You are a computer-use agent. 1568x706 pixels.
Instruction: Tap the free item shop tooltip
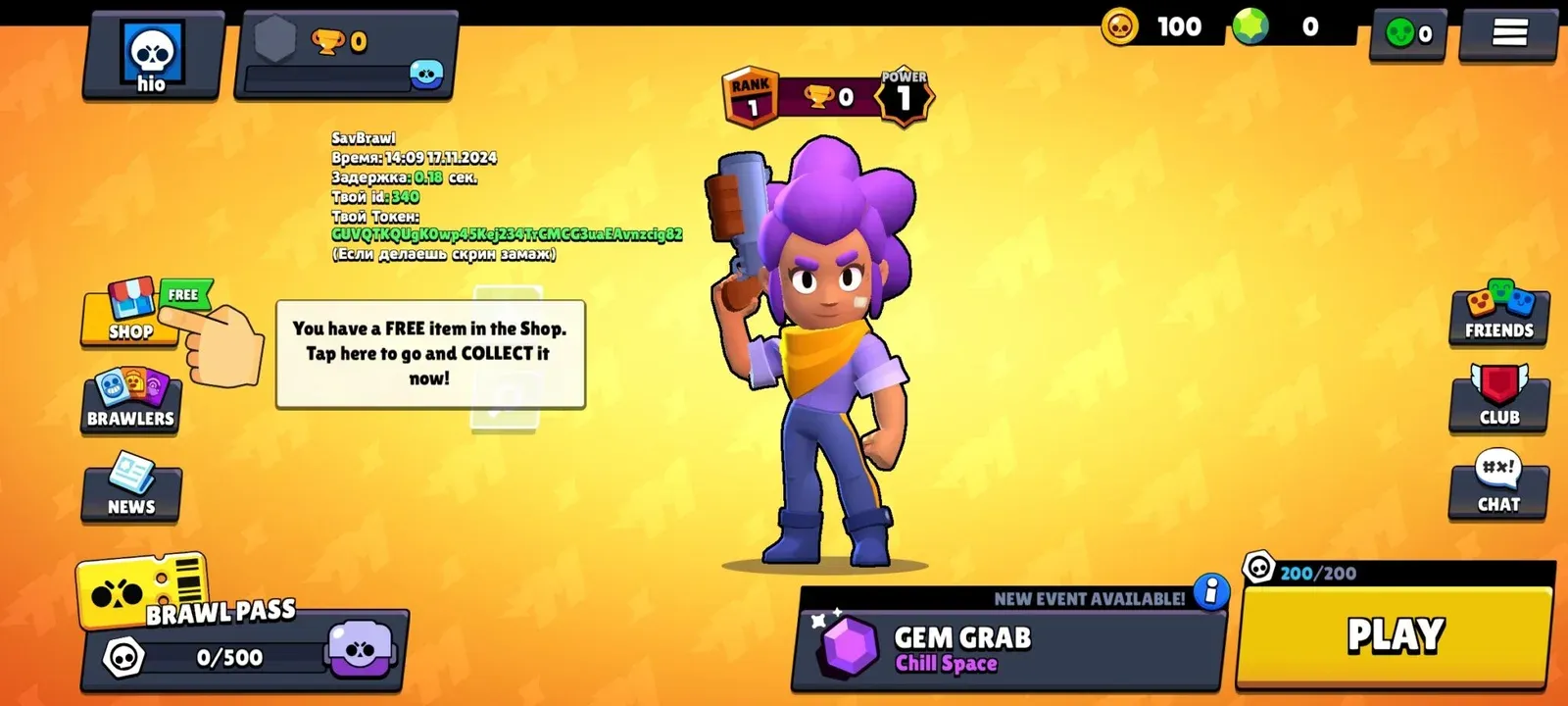430,354
